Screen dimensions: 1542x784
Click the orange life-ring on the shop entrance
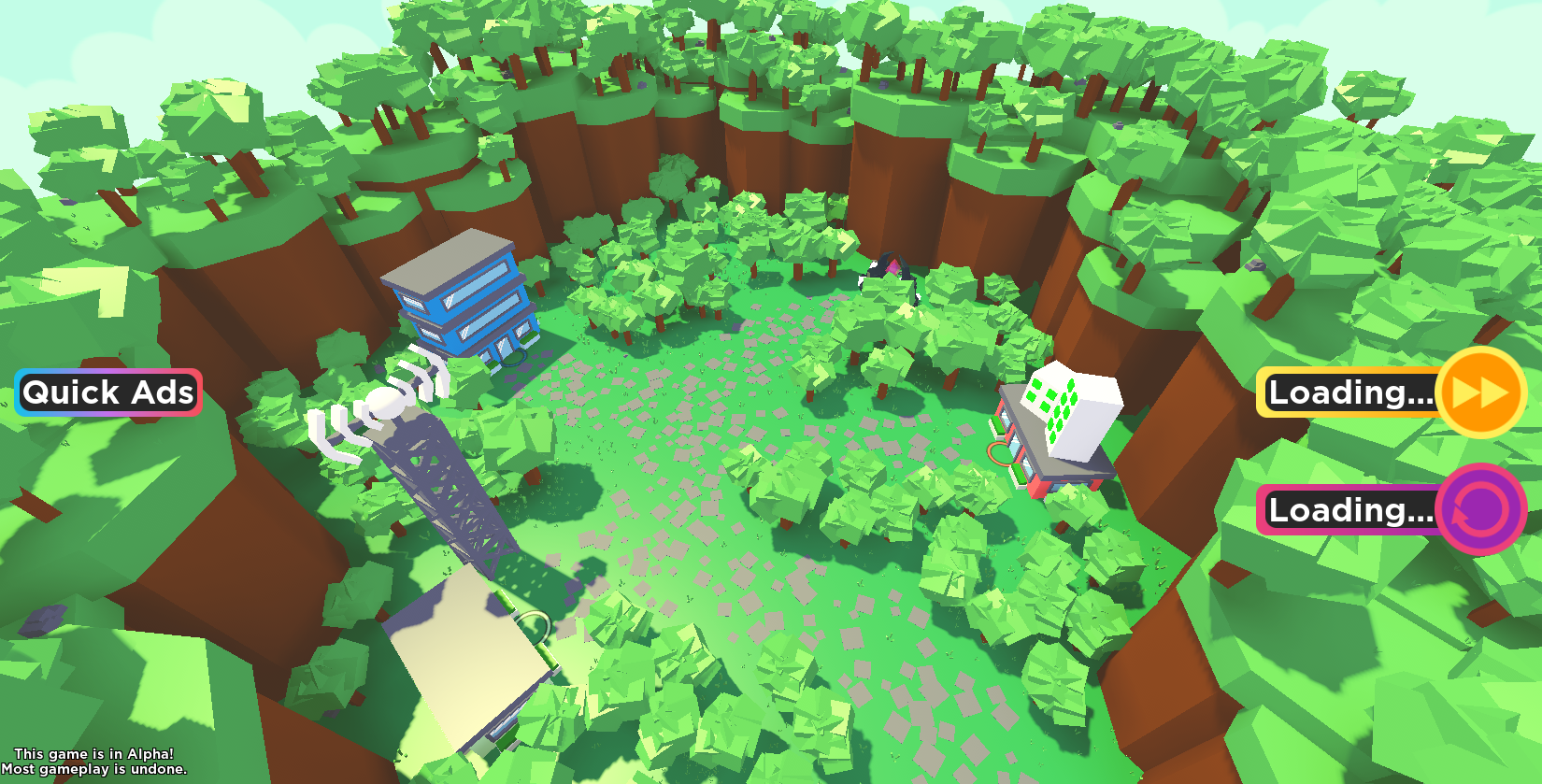coord(999,452)
